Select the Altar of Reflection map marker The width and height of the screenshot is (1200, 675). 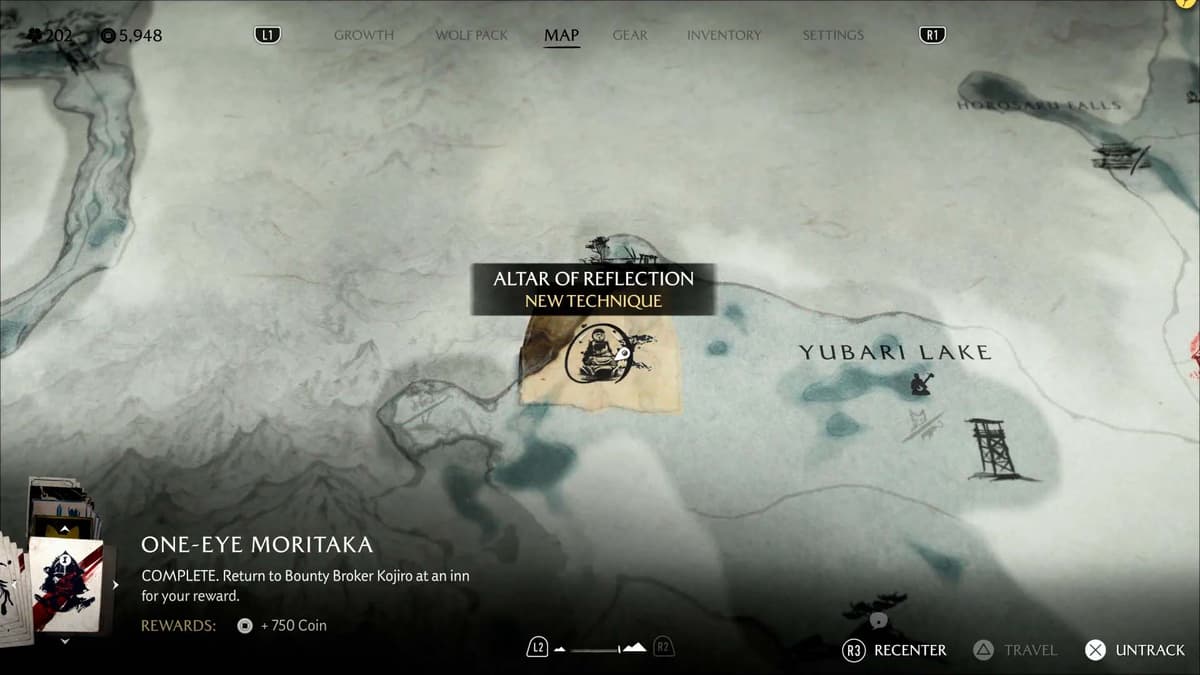tap(598, 356)
